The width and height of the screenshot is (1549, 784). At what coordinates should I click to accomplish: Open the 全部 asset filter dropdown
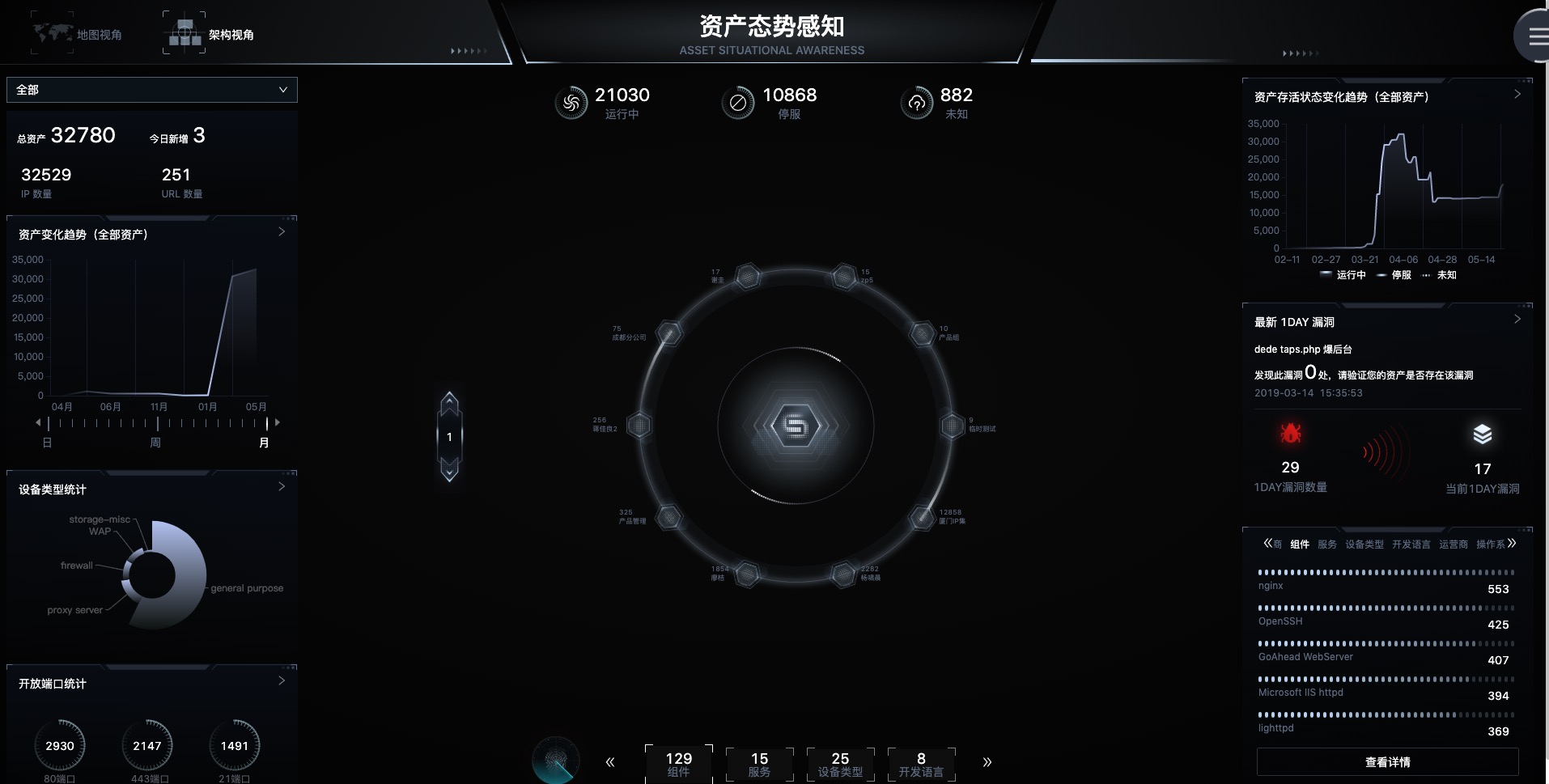point(152,90)
